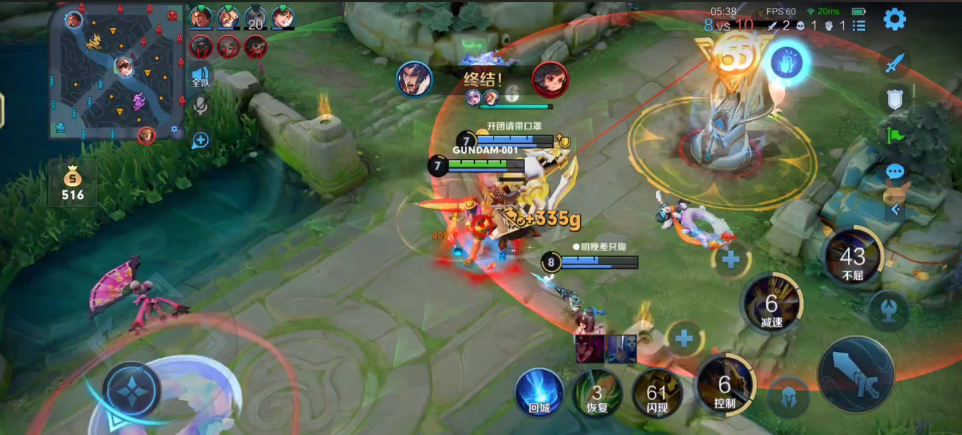The image size is (962, 435).
Task: Select the shield retreat signal
Action: coord(894,98)
